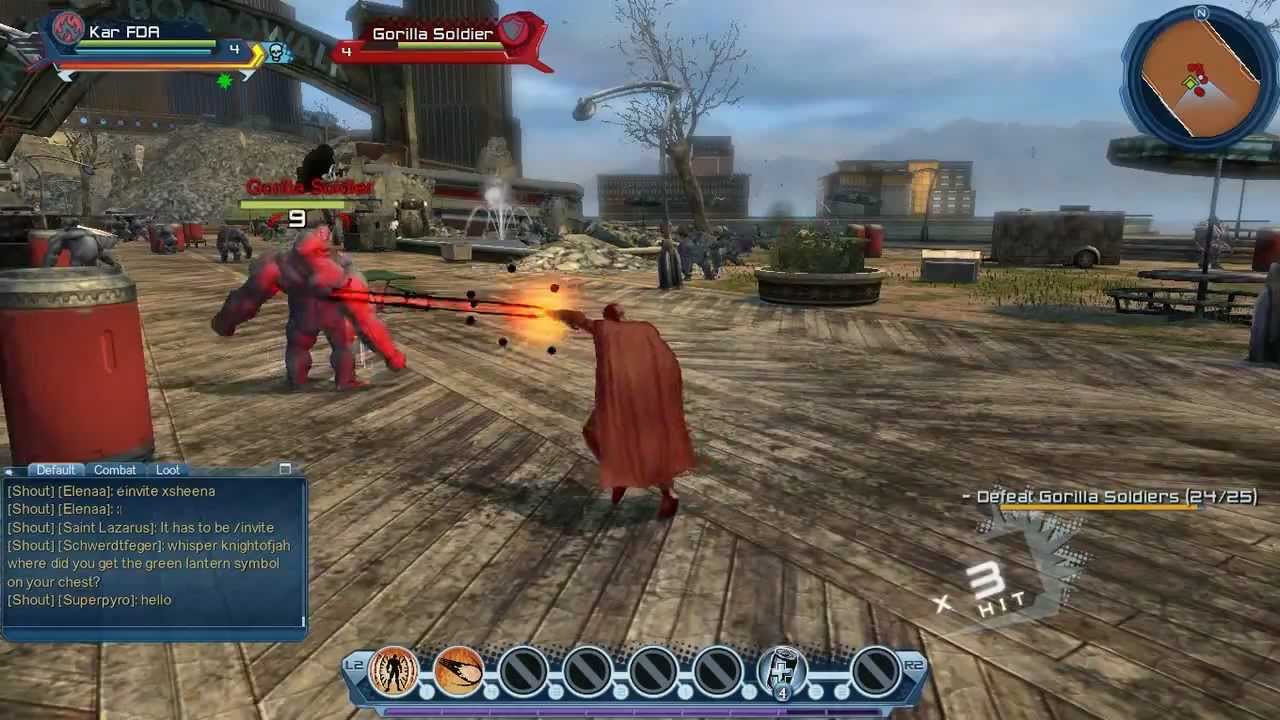Select the Default chat tab
Screen dimensions: 1280x720
click(x=56, y=470)
